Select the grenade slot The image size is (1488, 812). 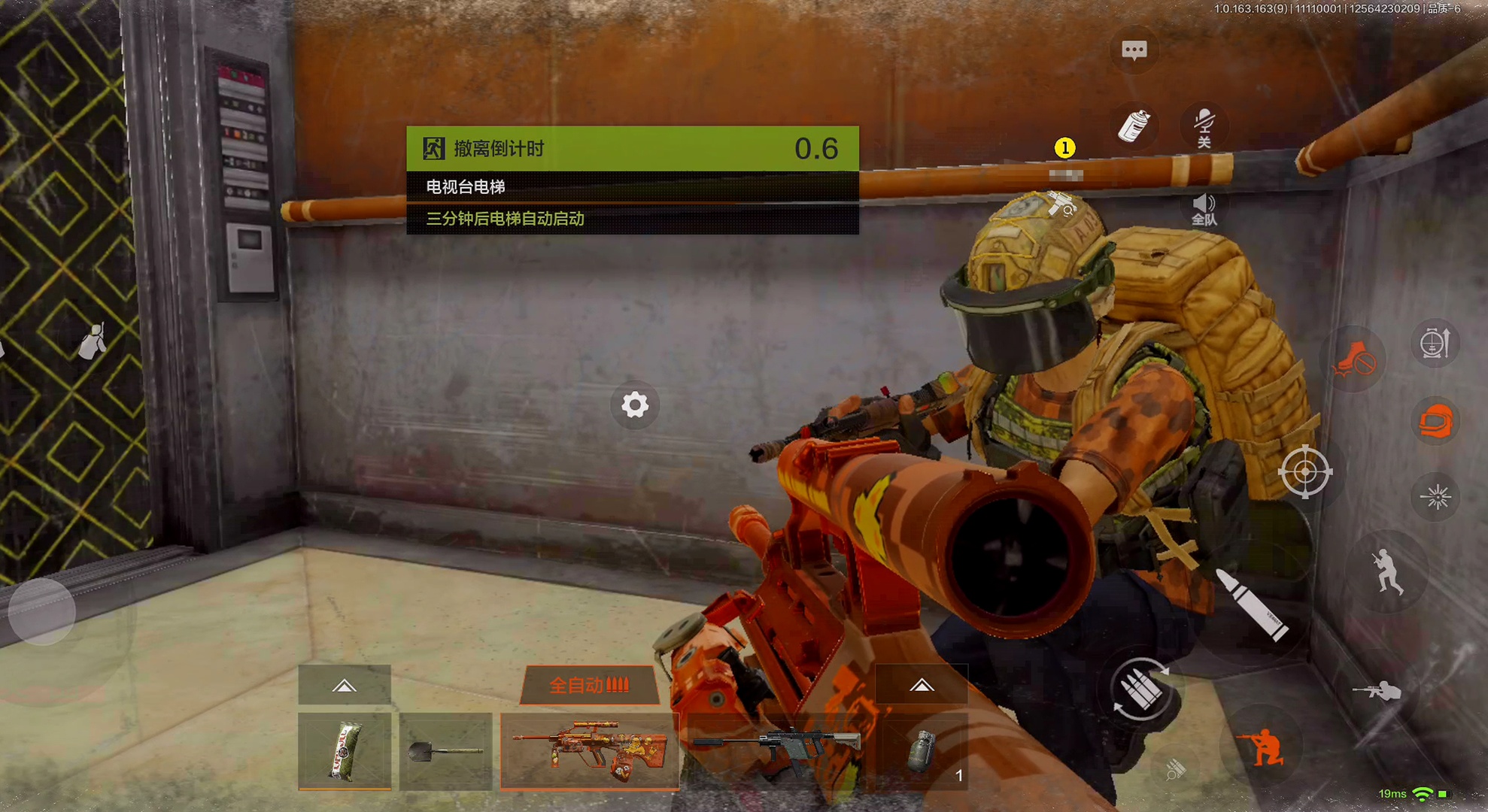(x=922, y=750)
